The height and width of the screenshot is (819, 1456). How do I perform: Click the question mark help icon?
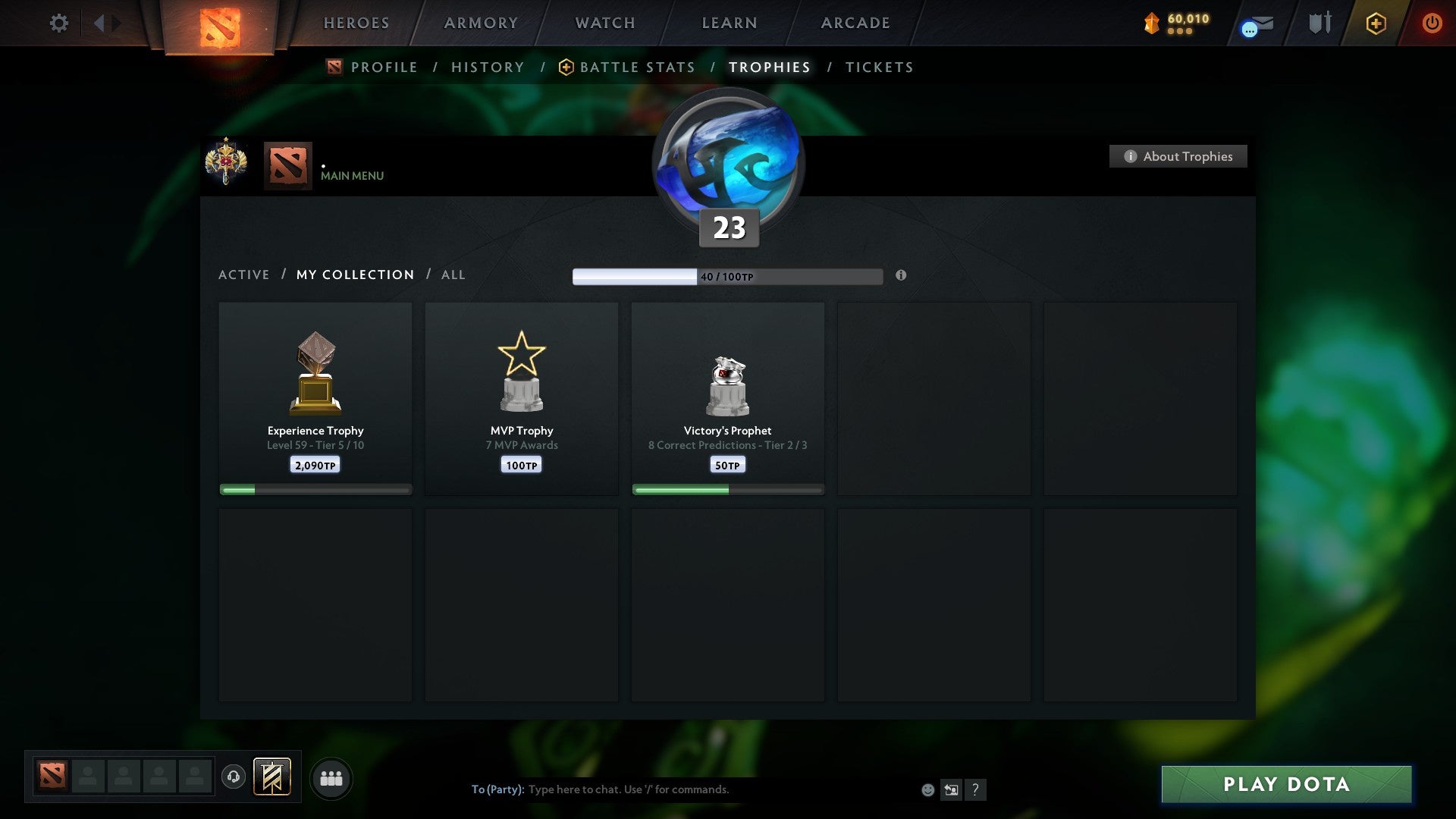(975, 789)
